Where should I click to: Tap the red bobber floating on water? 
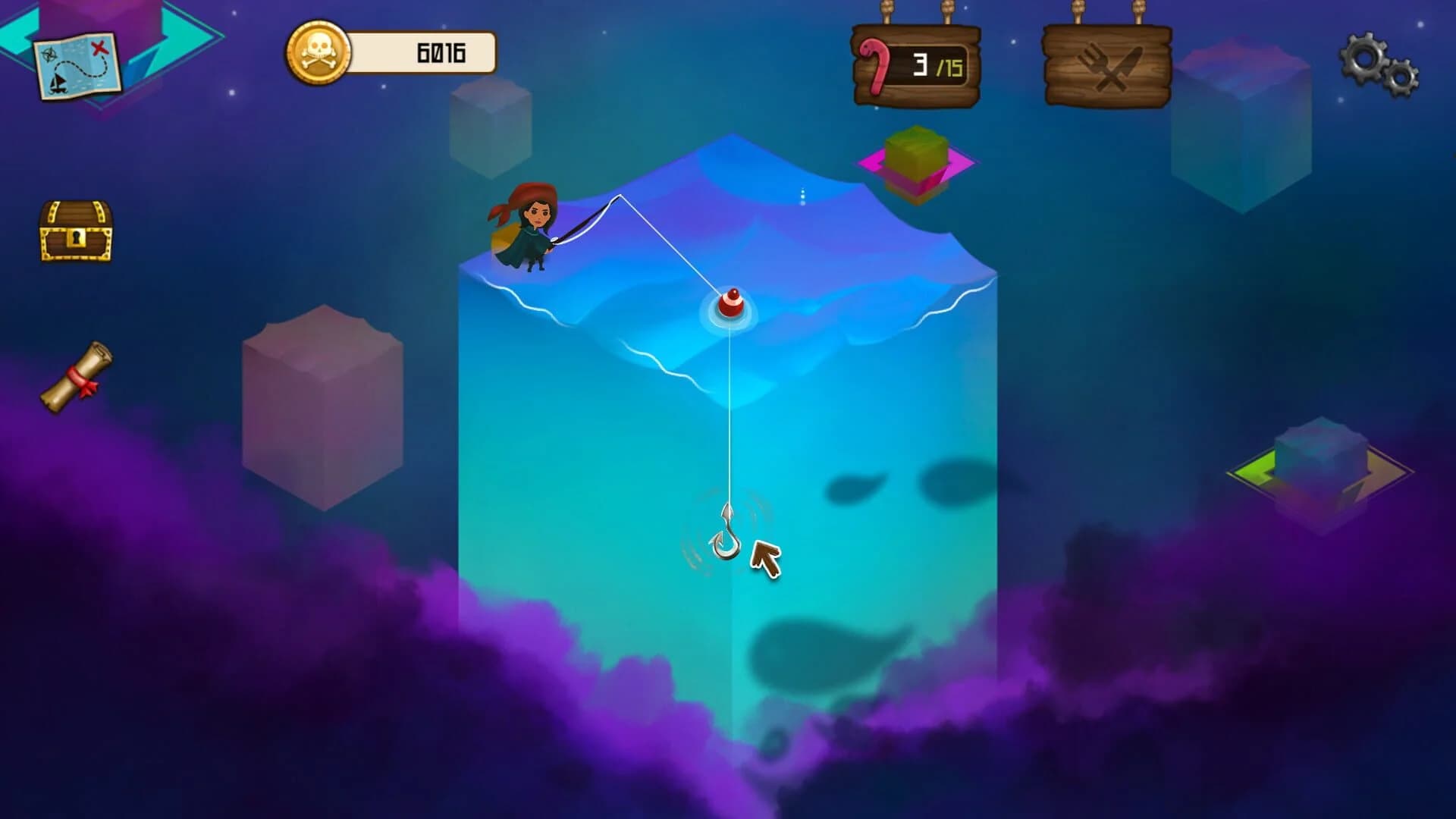(730, 303)
